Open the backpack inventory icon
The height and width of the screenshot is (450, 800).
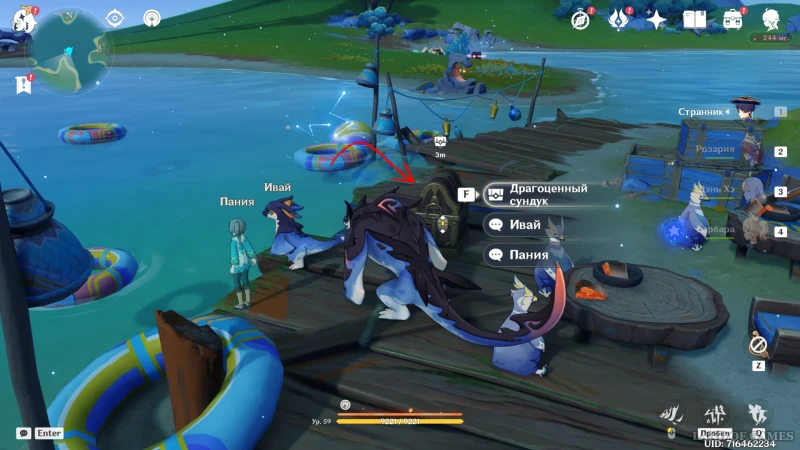point(733,19)
